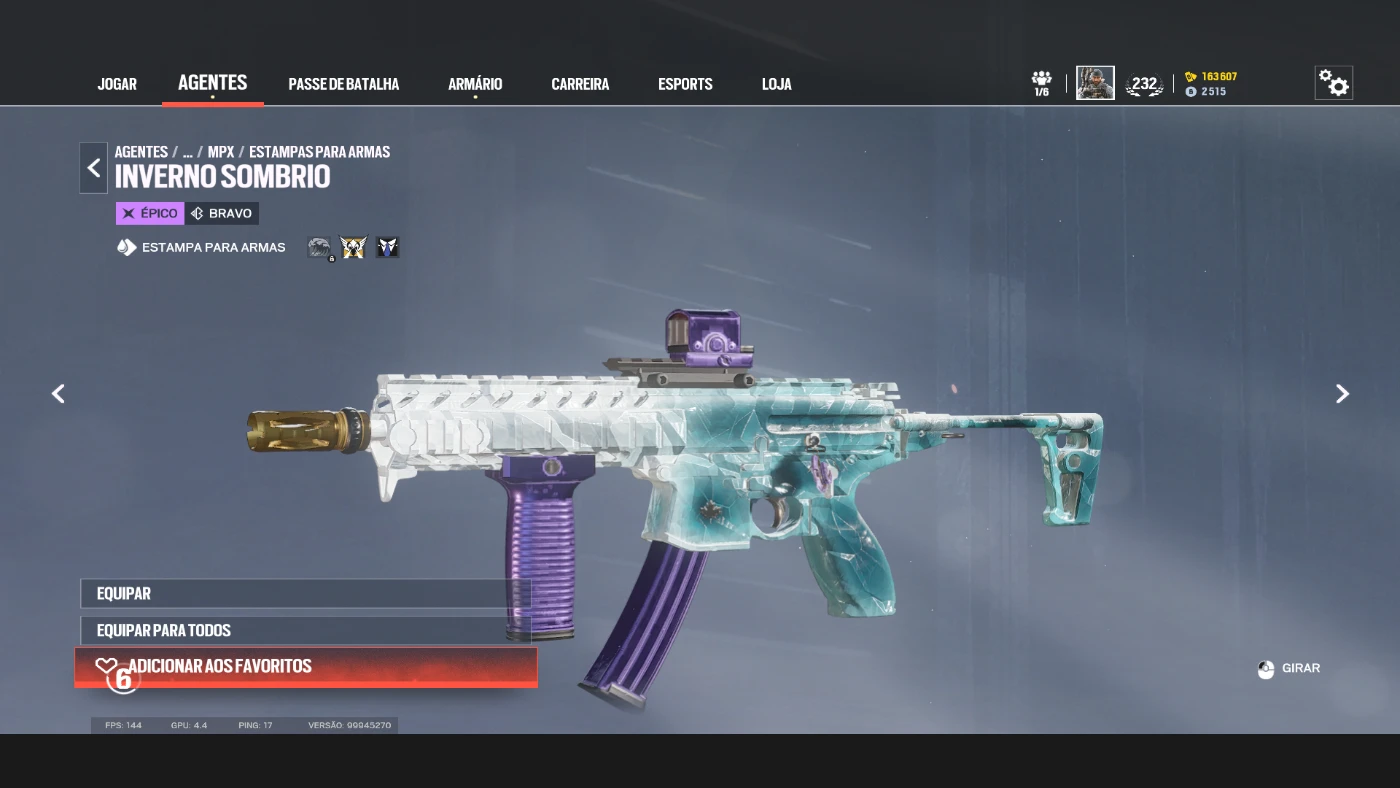Show the previous weapon skin
This screenshot has width=1400, height=788.
58,394
